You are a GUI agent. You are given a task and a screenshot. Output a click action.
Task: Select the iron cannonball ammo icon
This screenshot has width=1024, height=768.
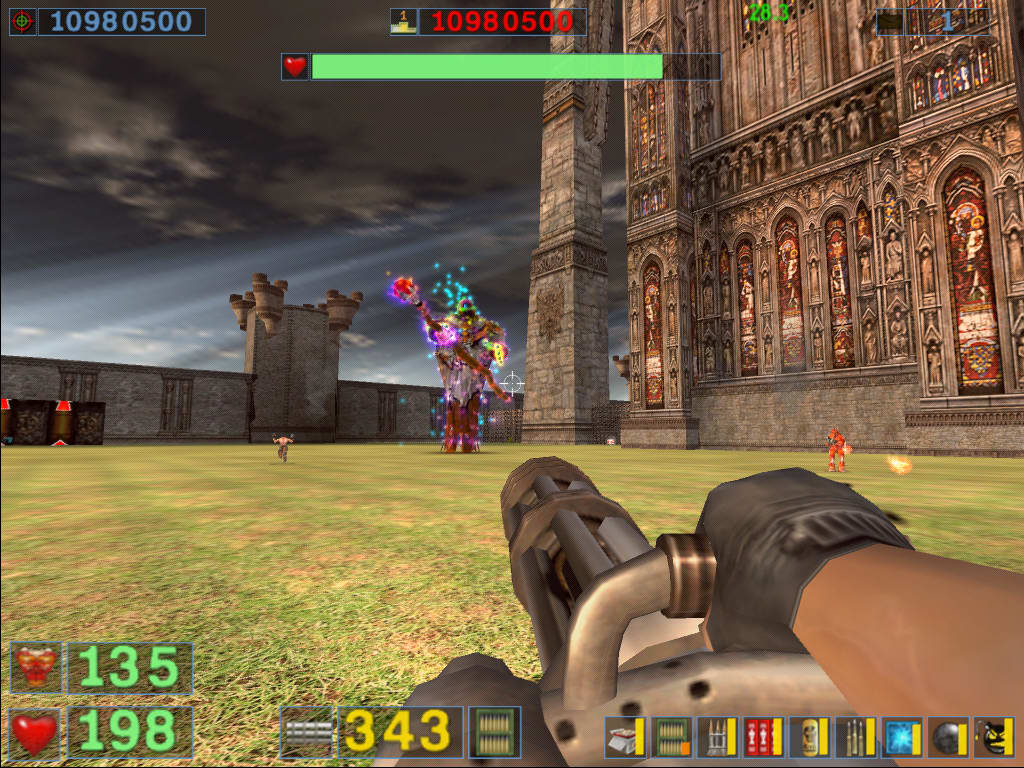(943, 737)
